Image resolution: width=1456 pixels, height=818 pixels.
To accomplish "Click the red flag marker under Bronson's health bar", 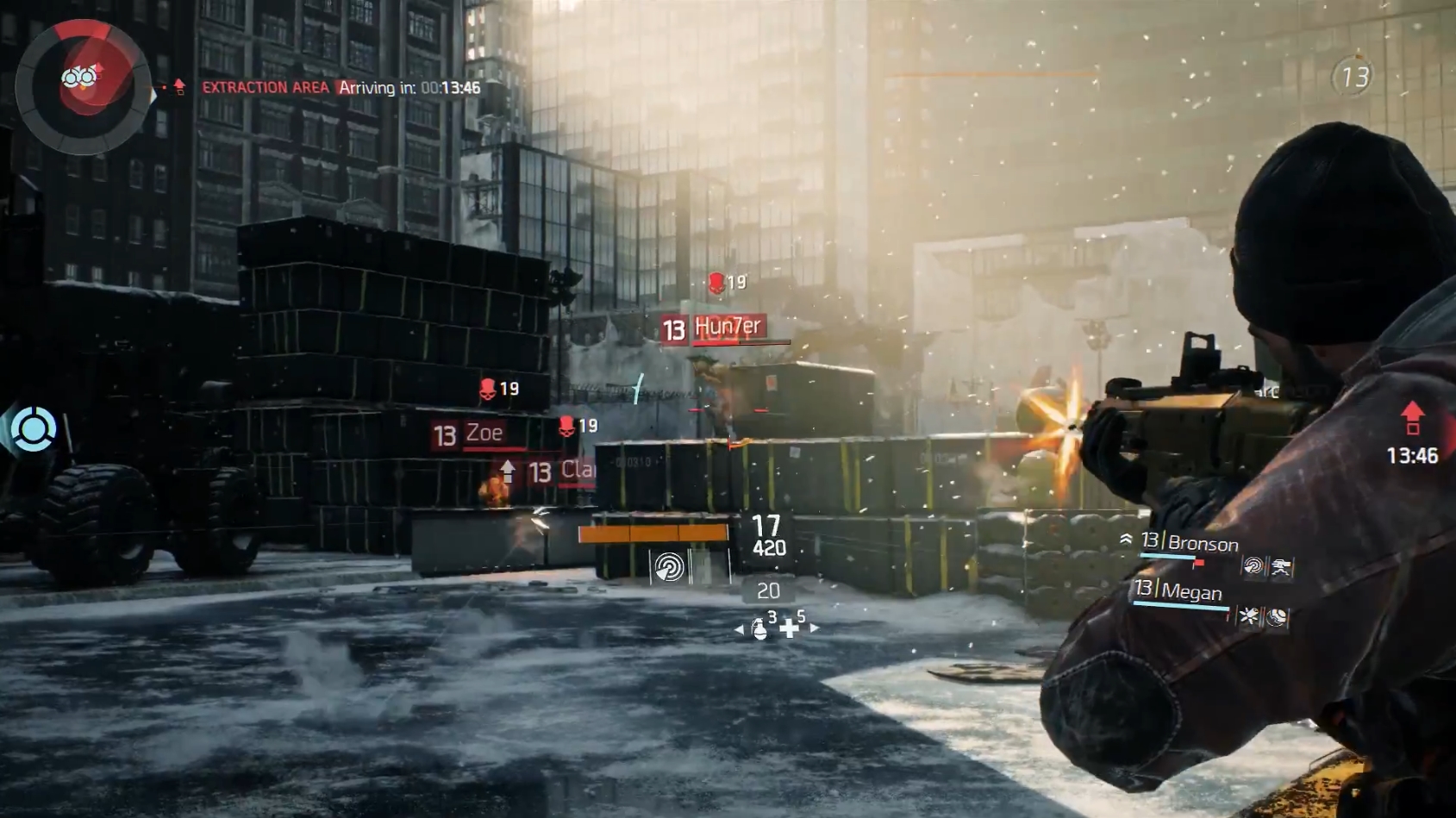I will (1198, 565).
